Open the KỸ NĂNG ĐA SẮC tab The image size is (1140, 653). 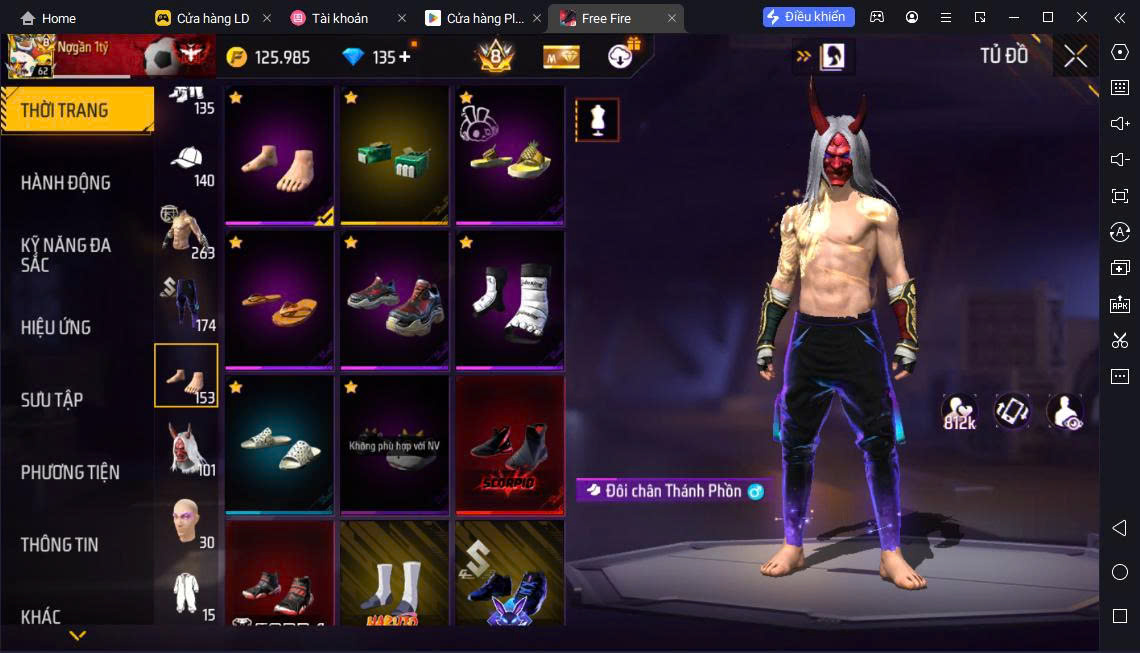[x=66, y=254]
